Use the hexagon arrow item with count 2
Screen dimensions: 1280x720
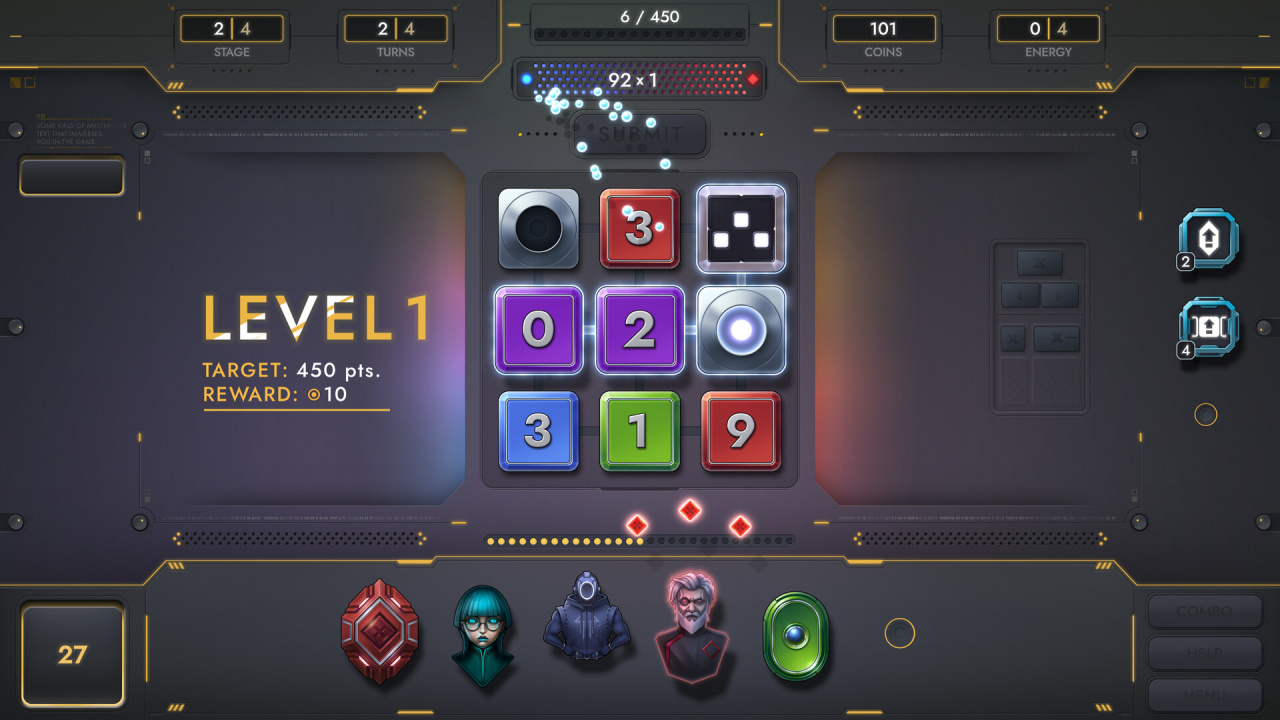pos(1208,240)
